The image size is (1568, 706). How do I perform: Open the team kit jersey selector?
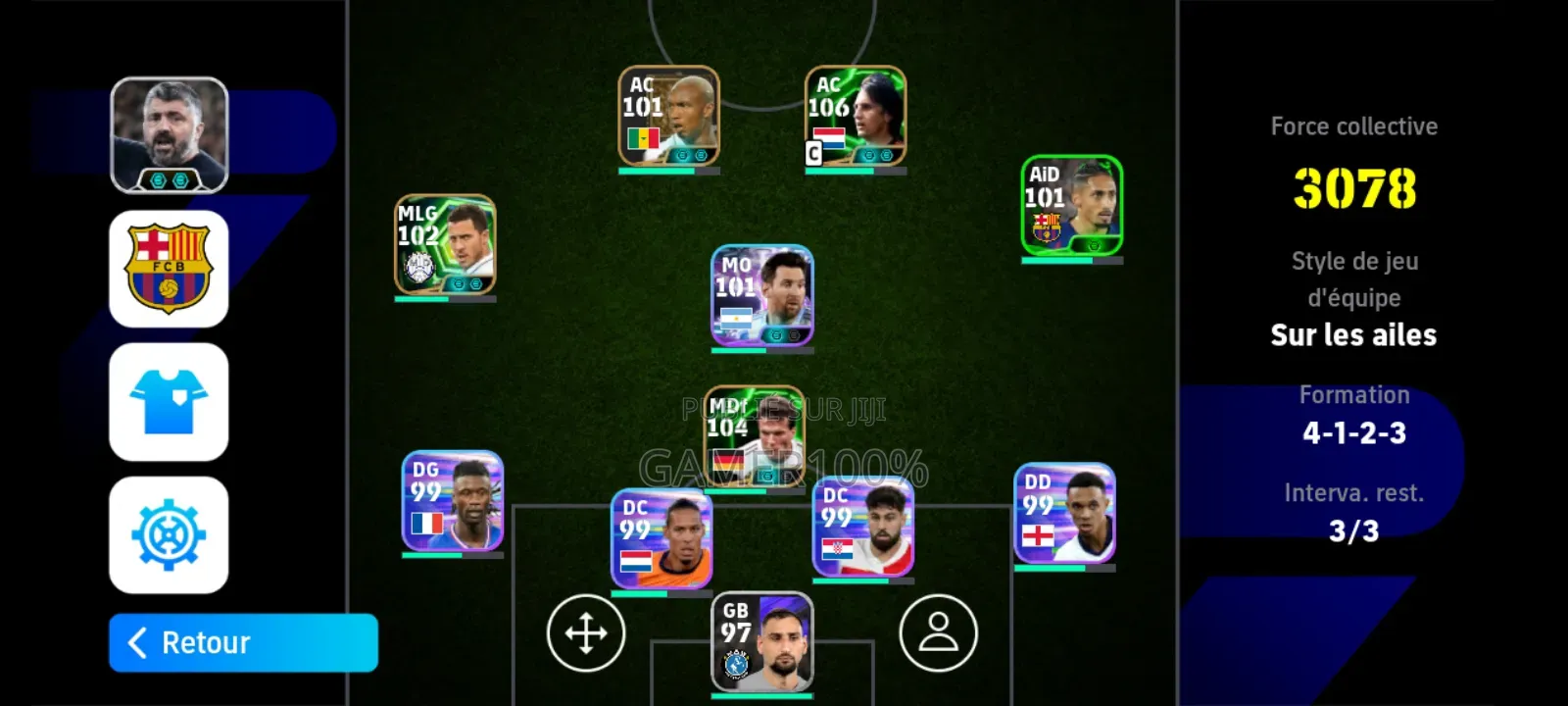click(170, 403)
